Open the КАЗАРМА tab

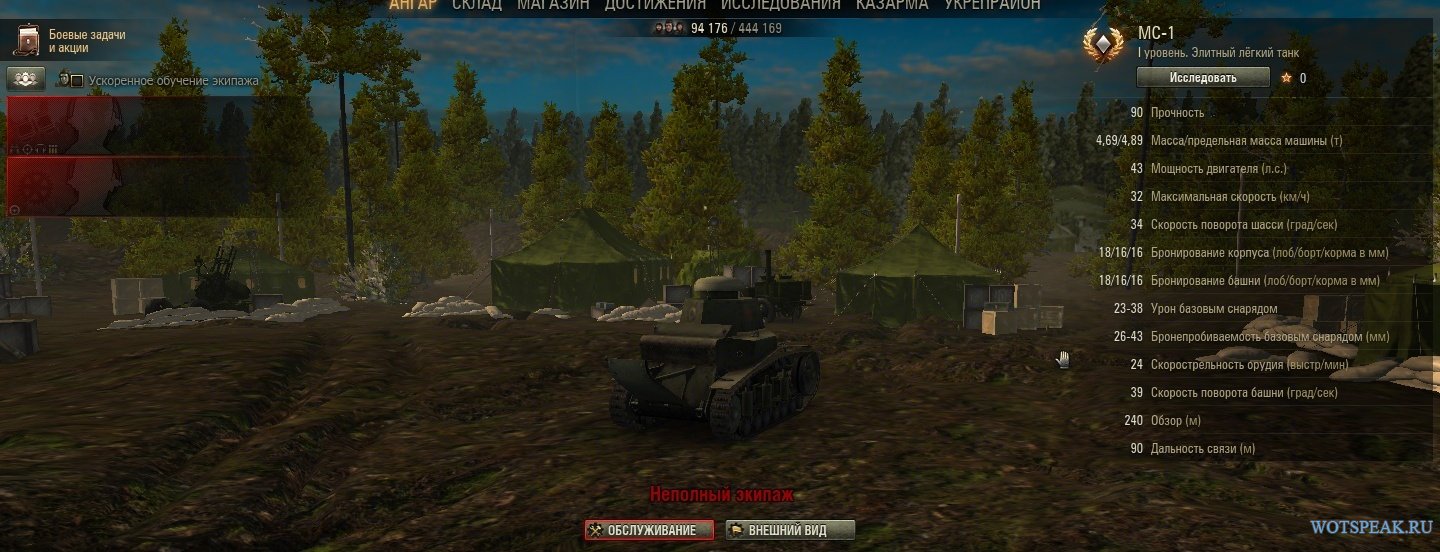click(892, 5)
